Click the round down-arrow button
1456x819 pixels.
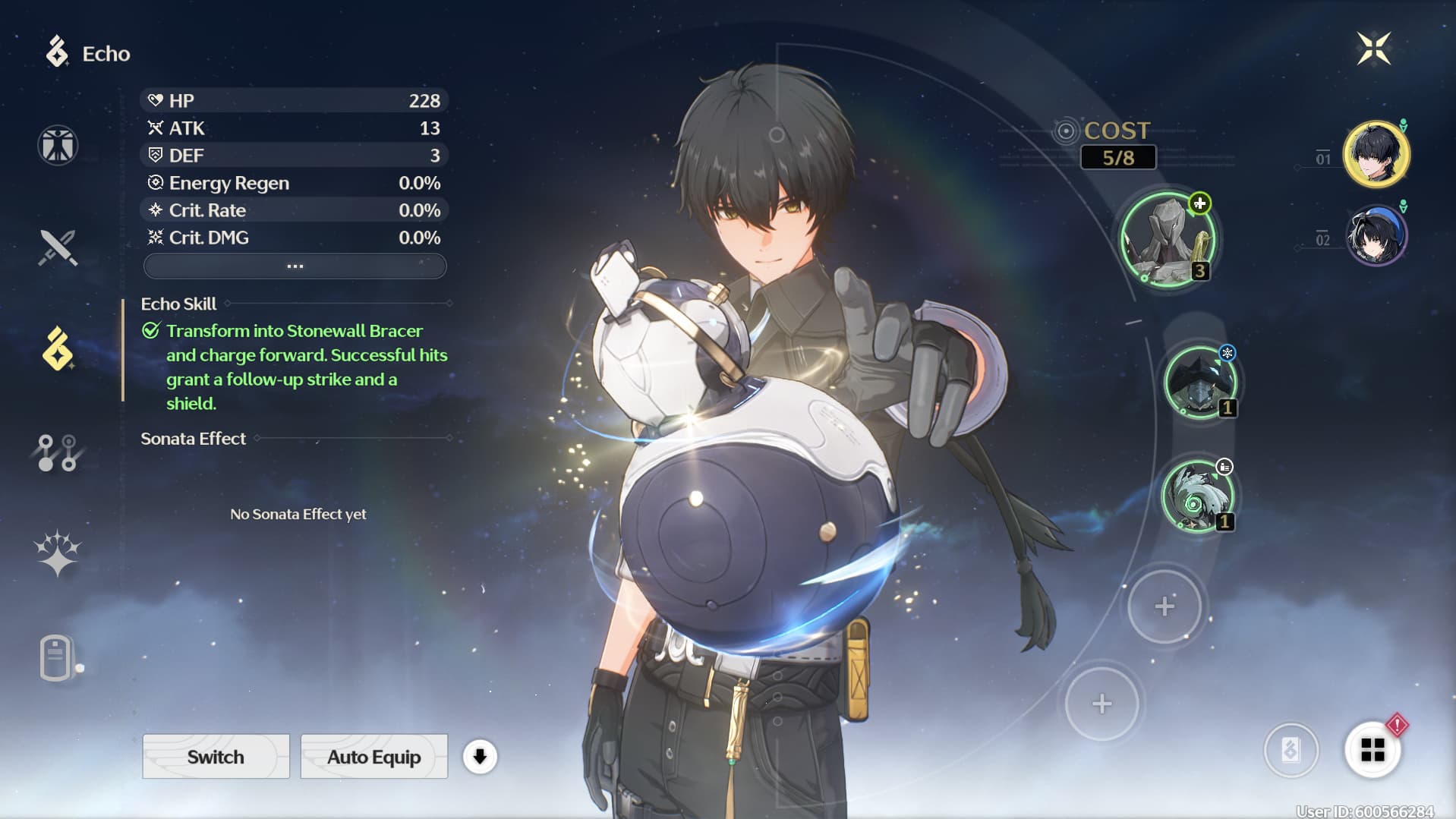(x=480, y=757)
